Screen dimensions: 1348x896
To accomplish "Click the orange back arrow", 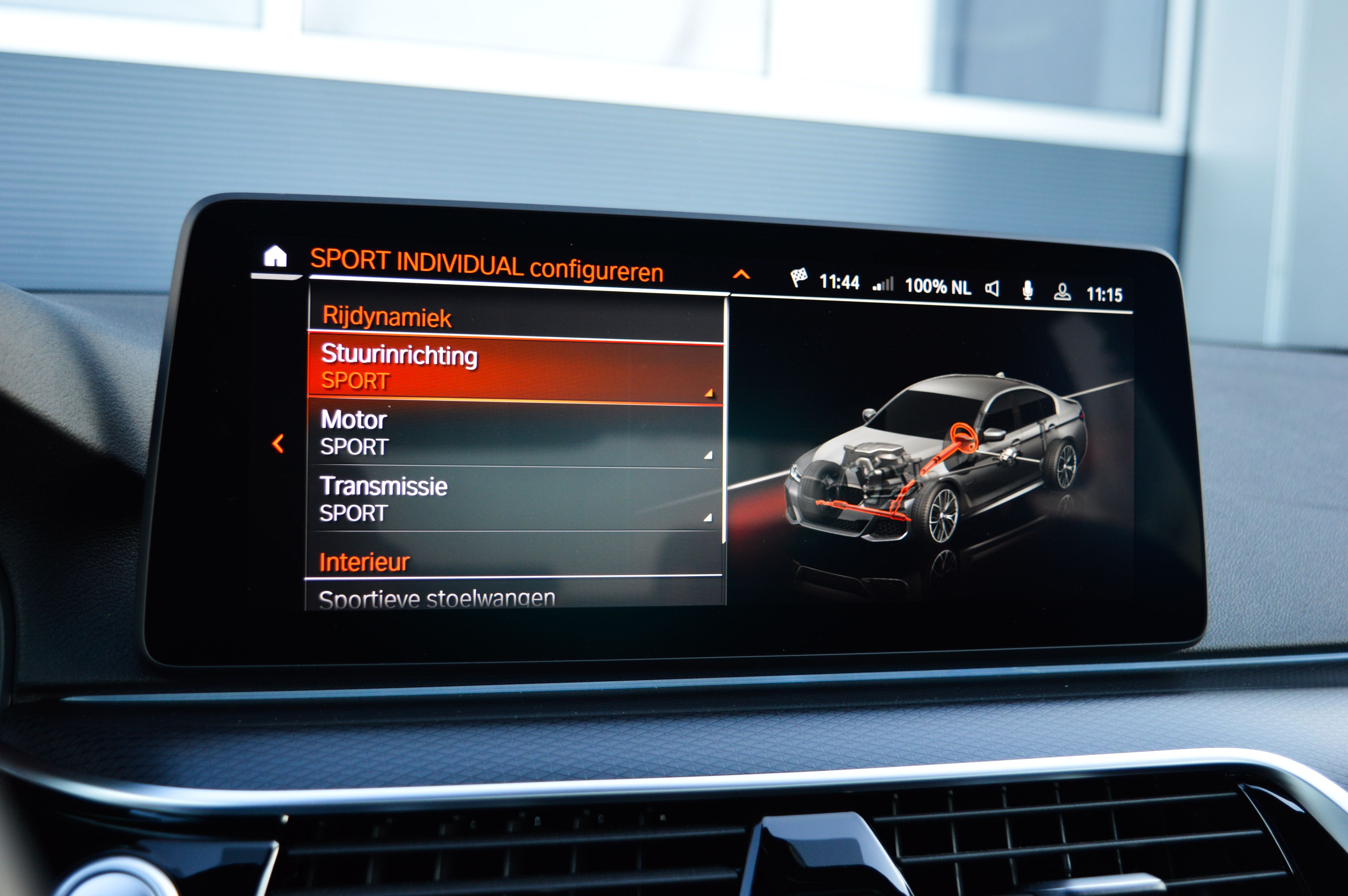I will point(278,443).
